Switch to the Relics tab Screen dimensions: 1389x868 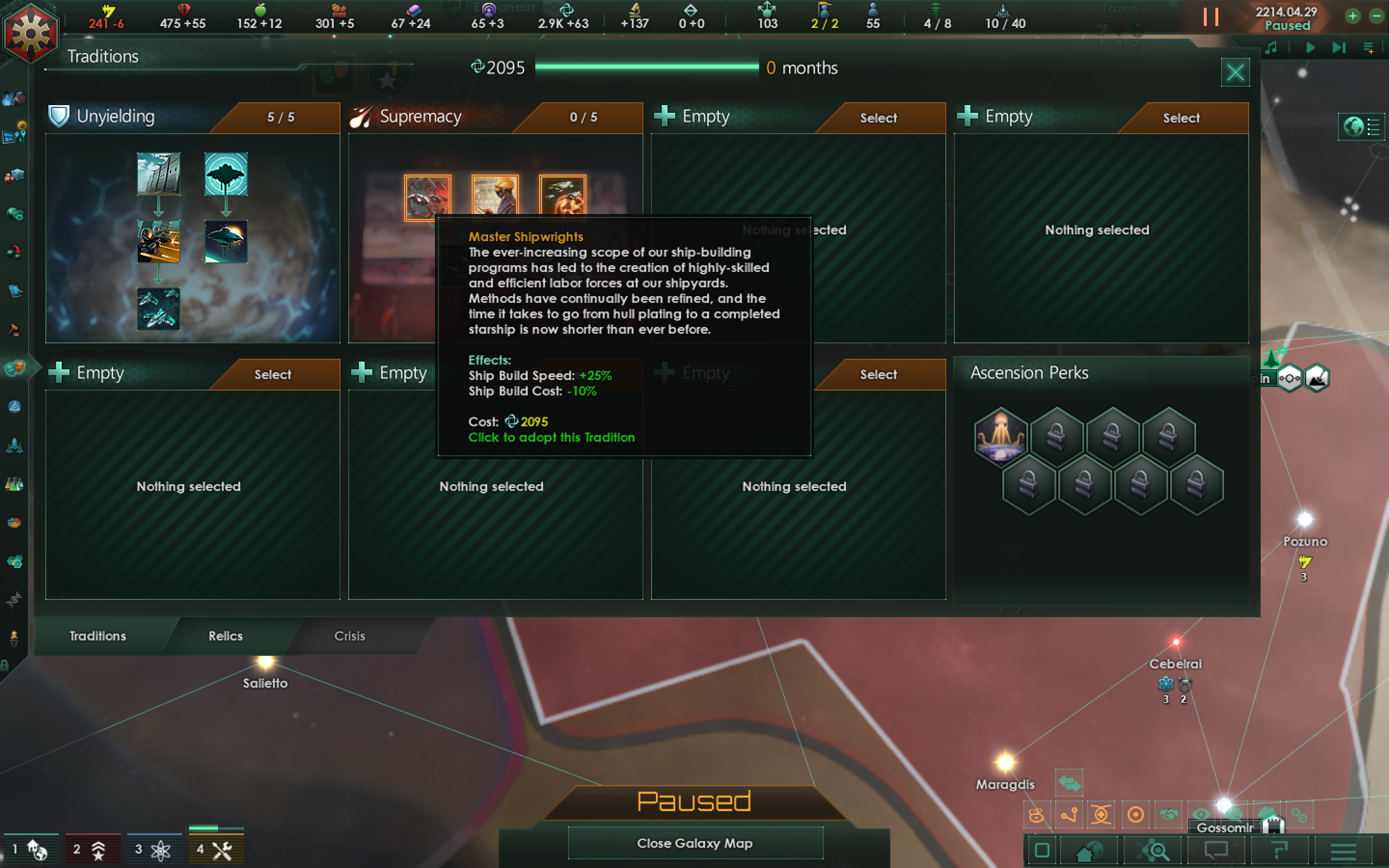[226, 636]
